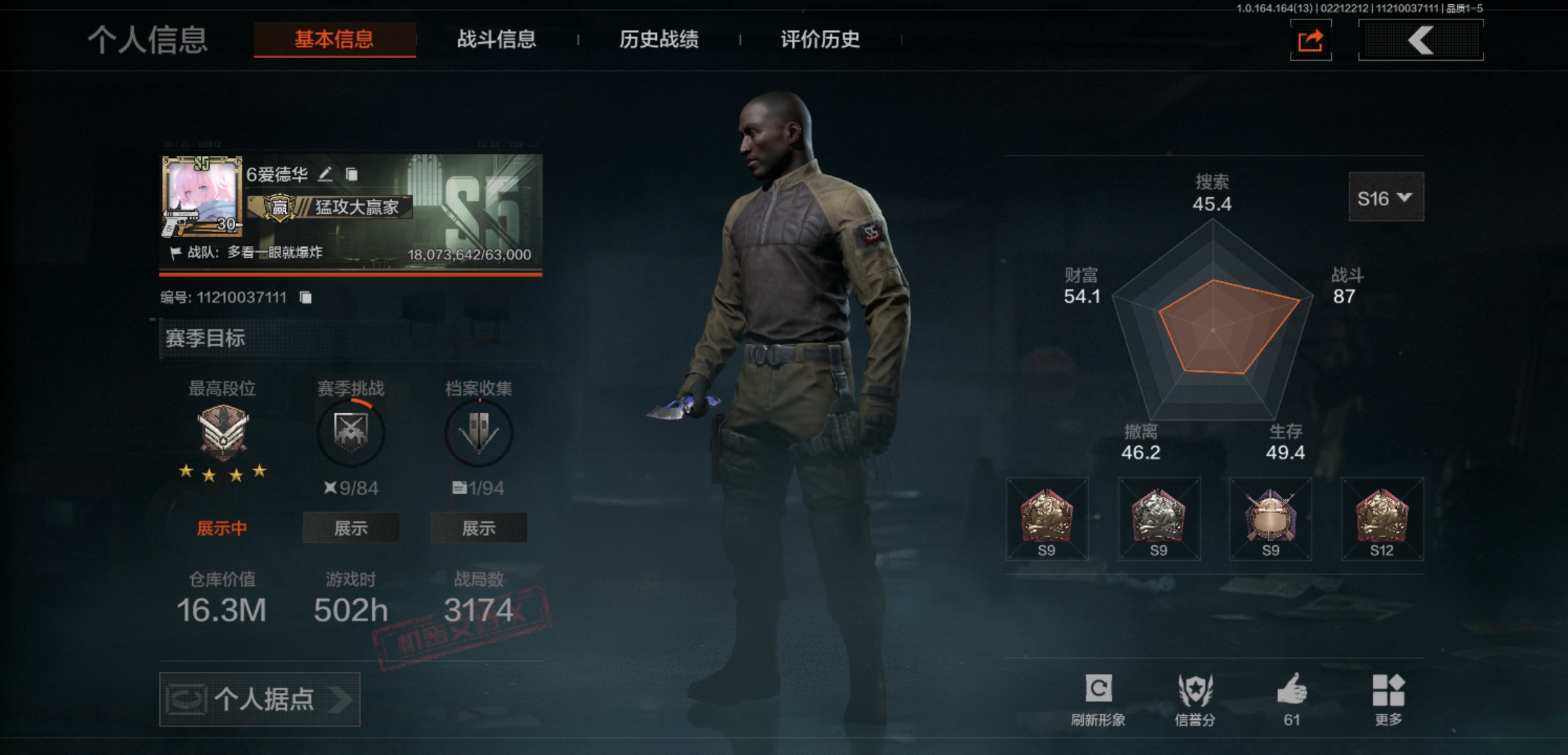Open the 更多 options menu

(x=1388, y=698)
